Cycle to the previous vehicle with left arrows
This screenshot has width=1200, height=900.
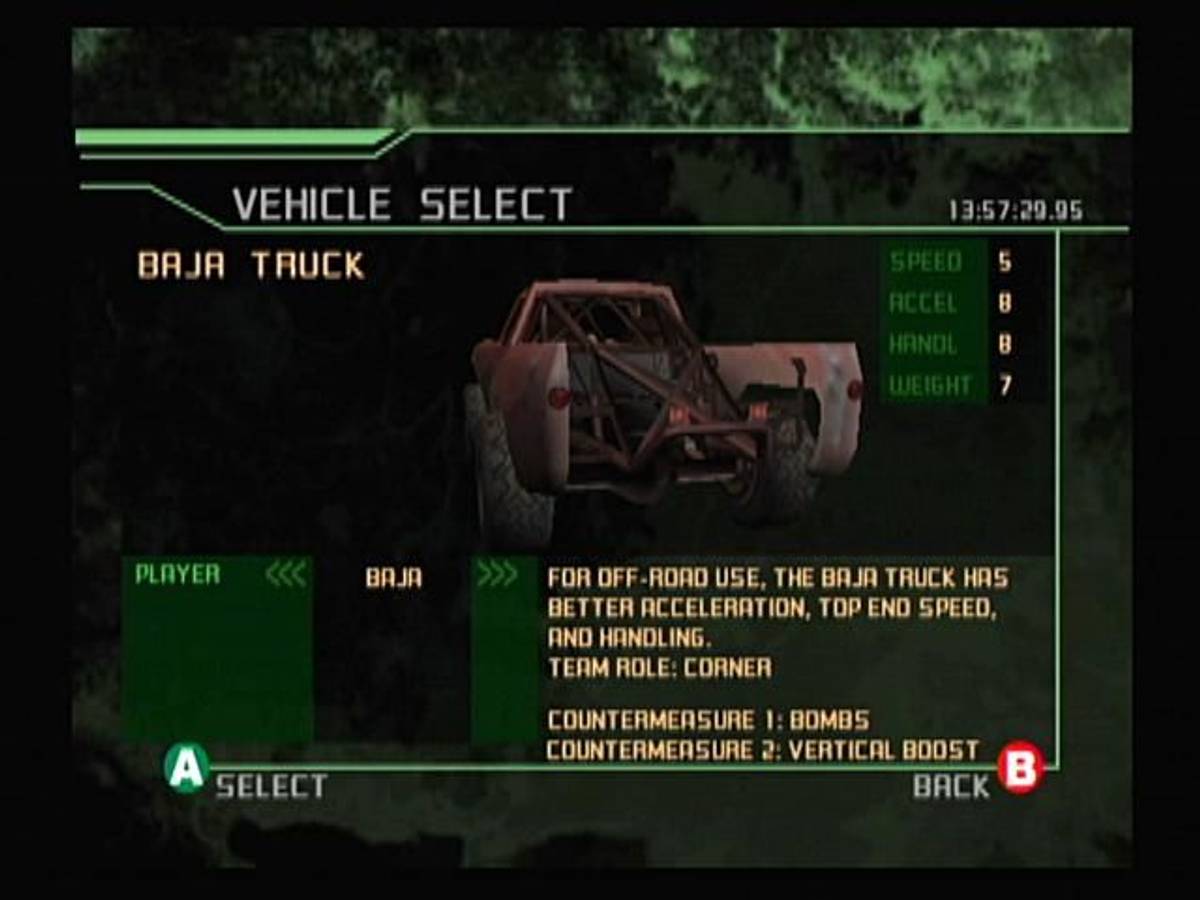click(x=285, y=575)
